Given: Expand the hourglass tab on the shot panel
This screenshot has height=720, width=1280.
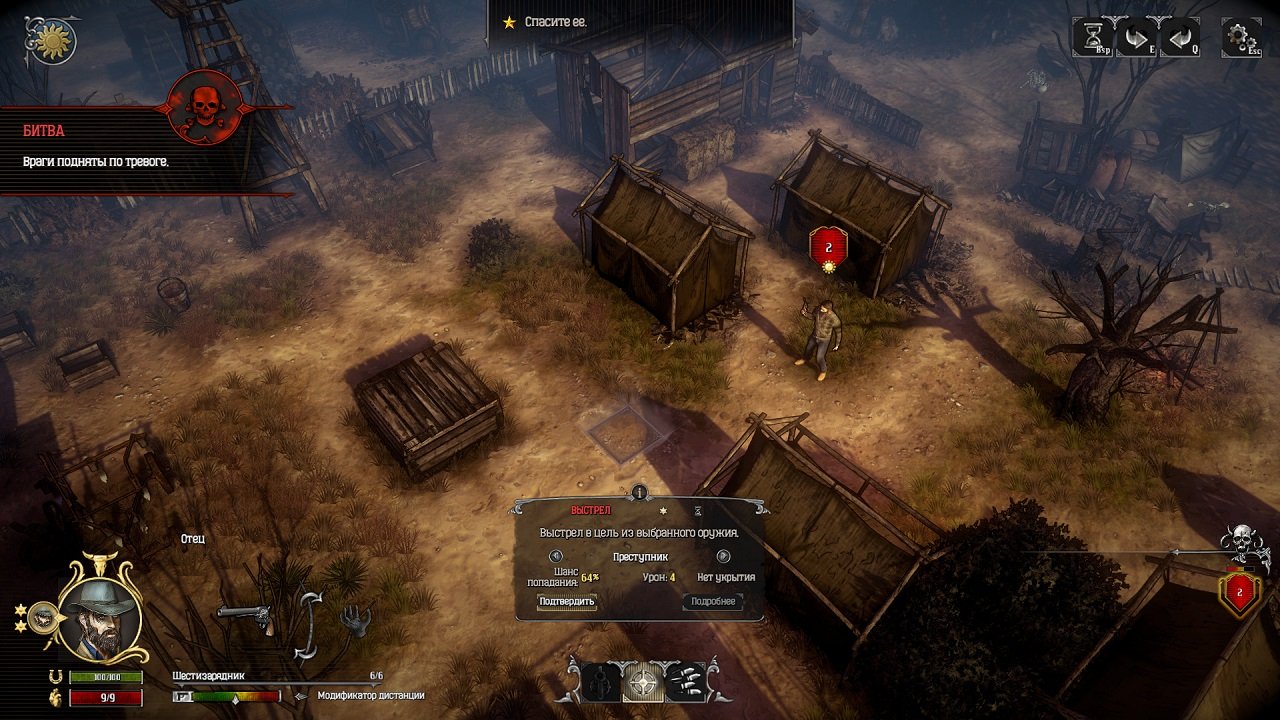Looking at the screenshot, I should coord(696,511).
